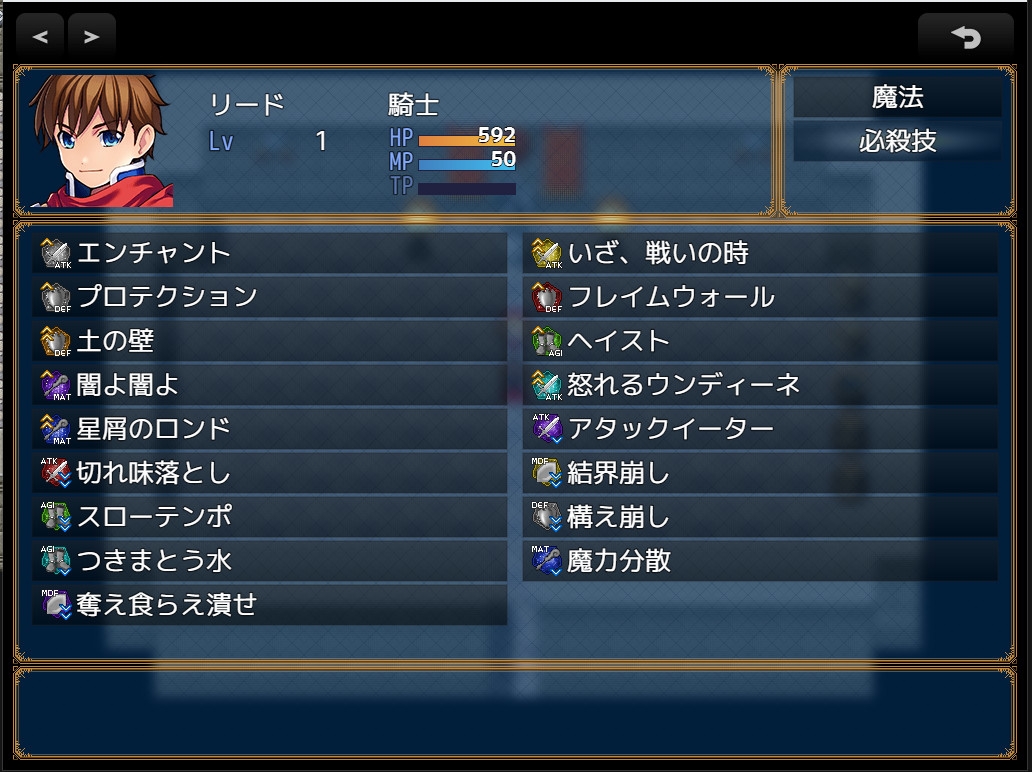This screenshot has width=1032, height=772.
Task: Choose the プロテクション skill
Action: [x=270, y=297]
